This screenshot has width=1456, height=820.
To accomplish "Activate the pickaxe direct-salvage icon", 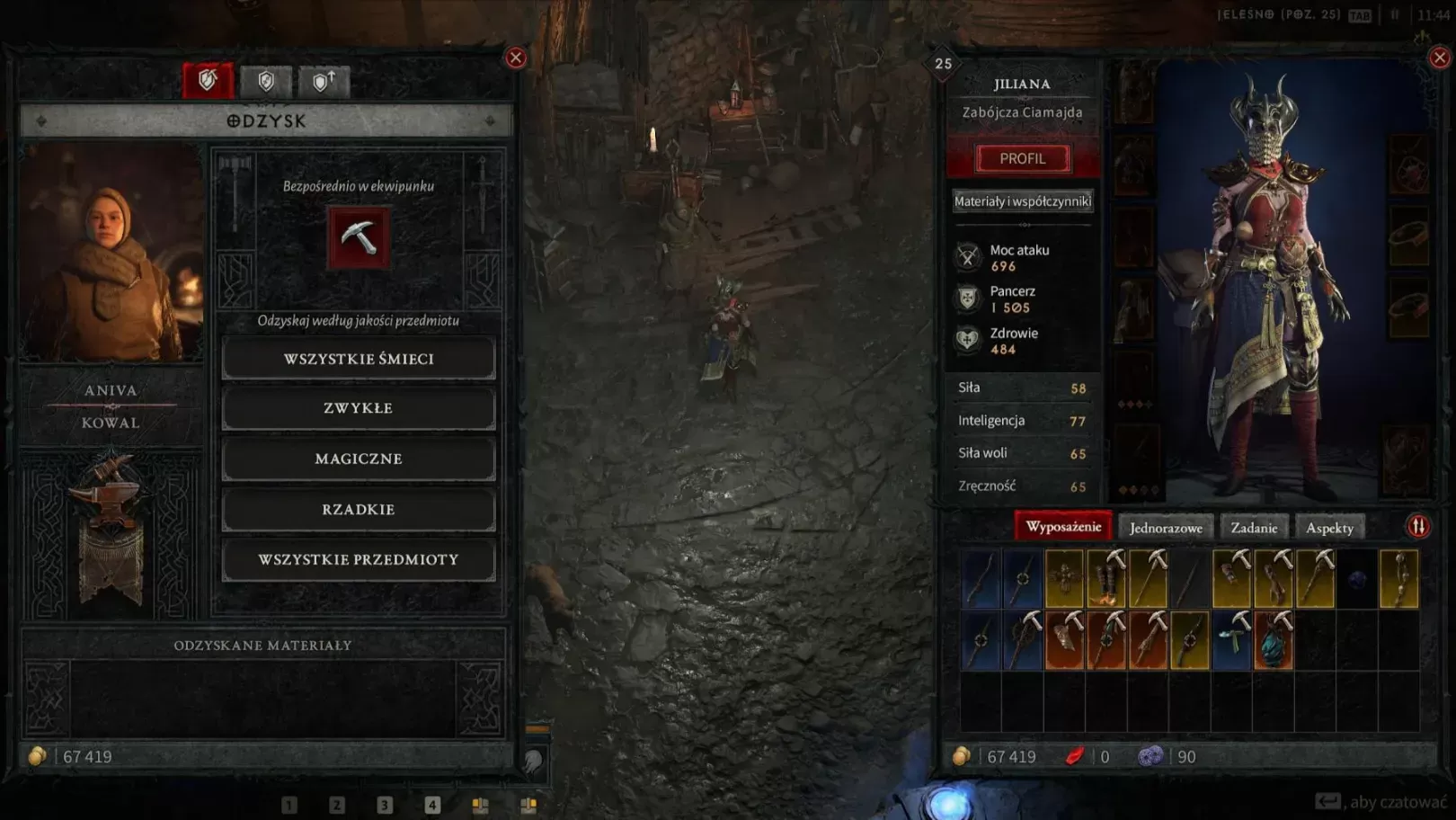I will pyautogui.click(x=359, y=237).
